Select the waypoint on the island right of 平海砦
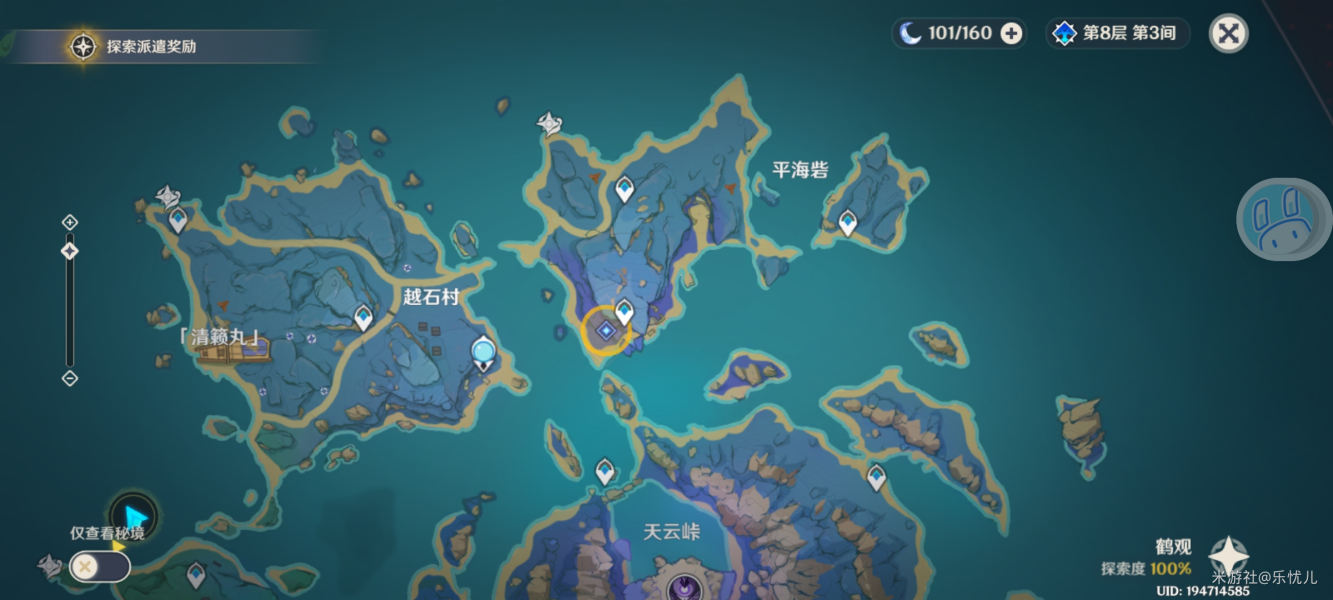Viewport: 1333px width, 600px height. pos(848,222)
